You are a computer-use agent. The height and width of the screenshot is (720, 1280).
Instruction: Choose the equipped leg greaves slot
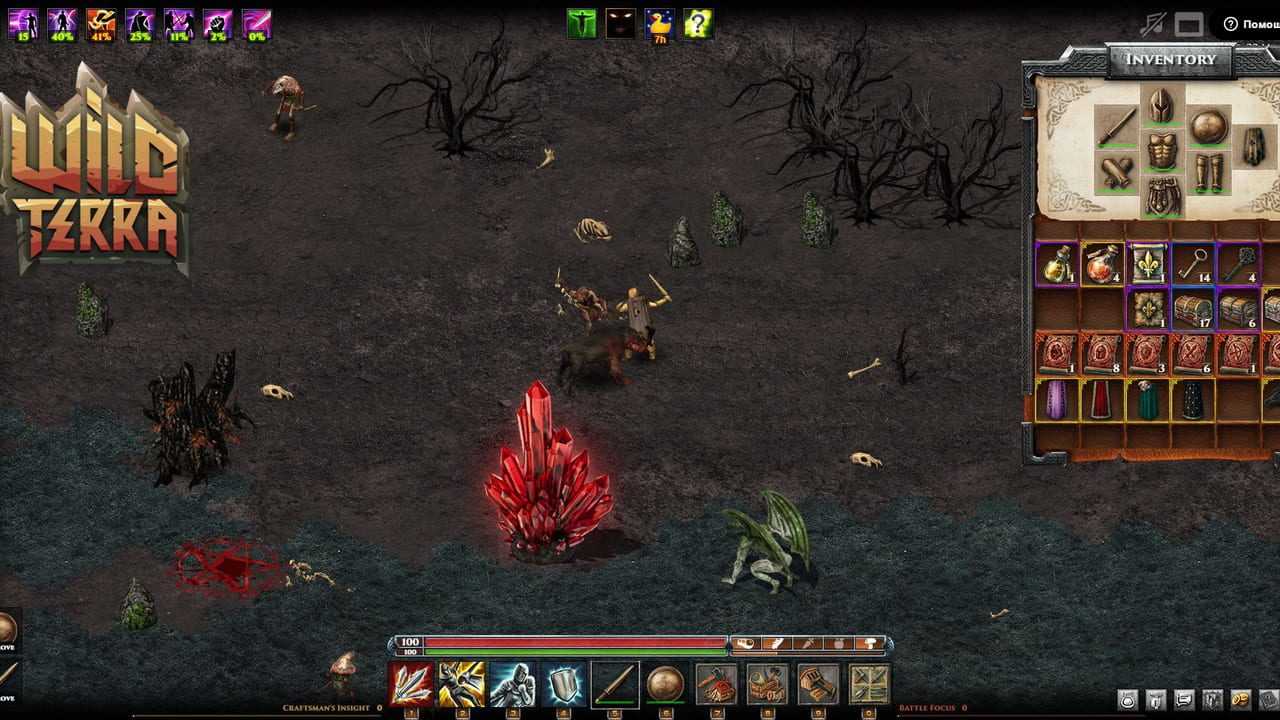(x=1209, y=172)
